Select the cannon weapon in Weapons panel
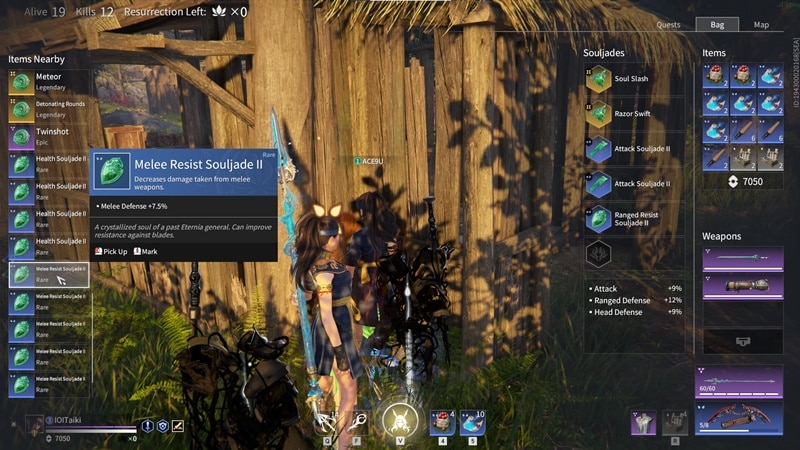Viewport: 800px width, 450px height. tap(742, 286)
